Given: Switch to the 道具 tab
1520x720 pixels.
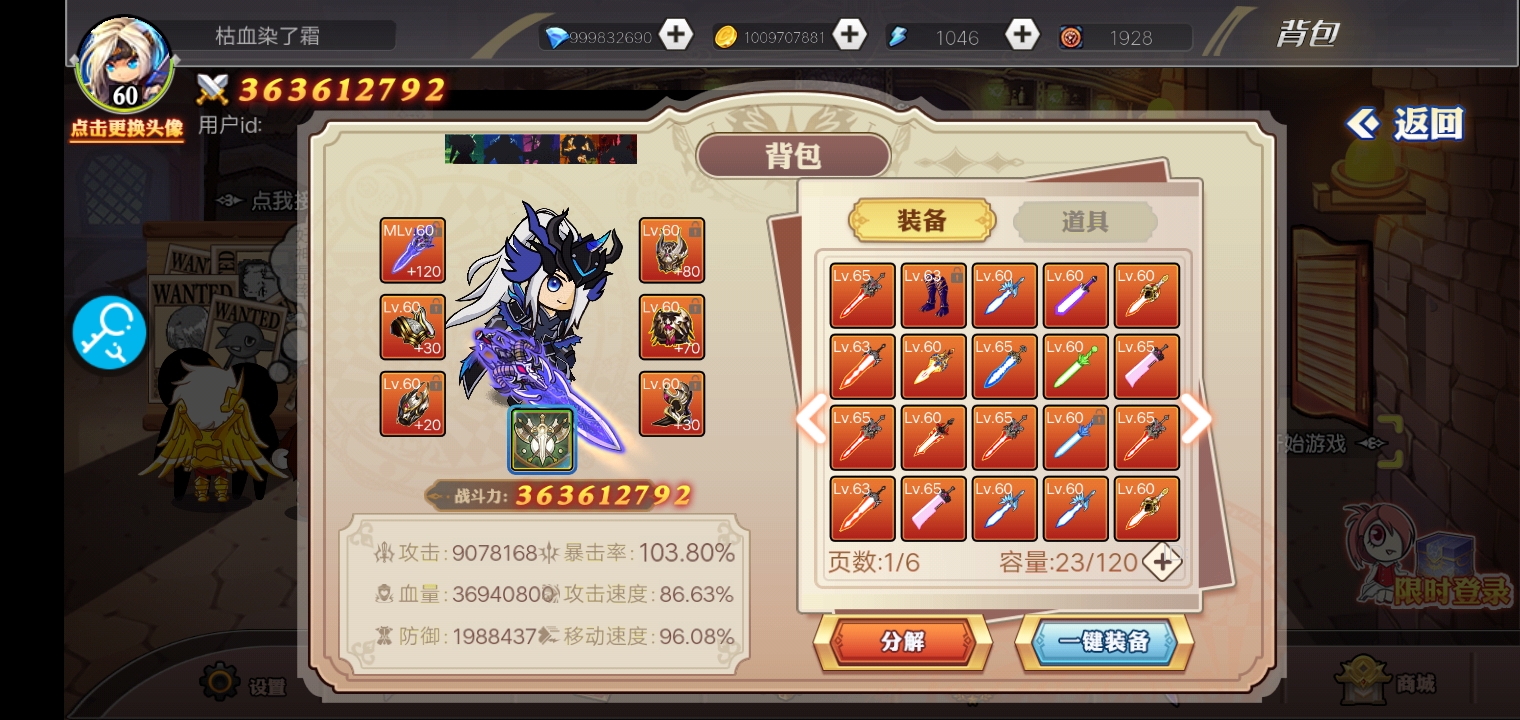Looking at the screenshot, I should [1085, 221].
